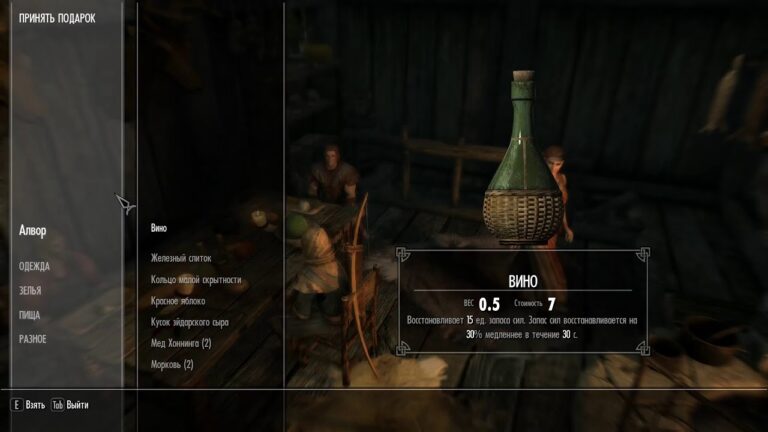
Task: Choose Железный слиток from the list
Action: click(181, 258)
